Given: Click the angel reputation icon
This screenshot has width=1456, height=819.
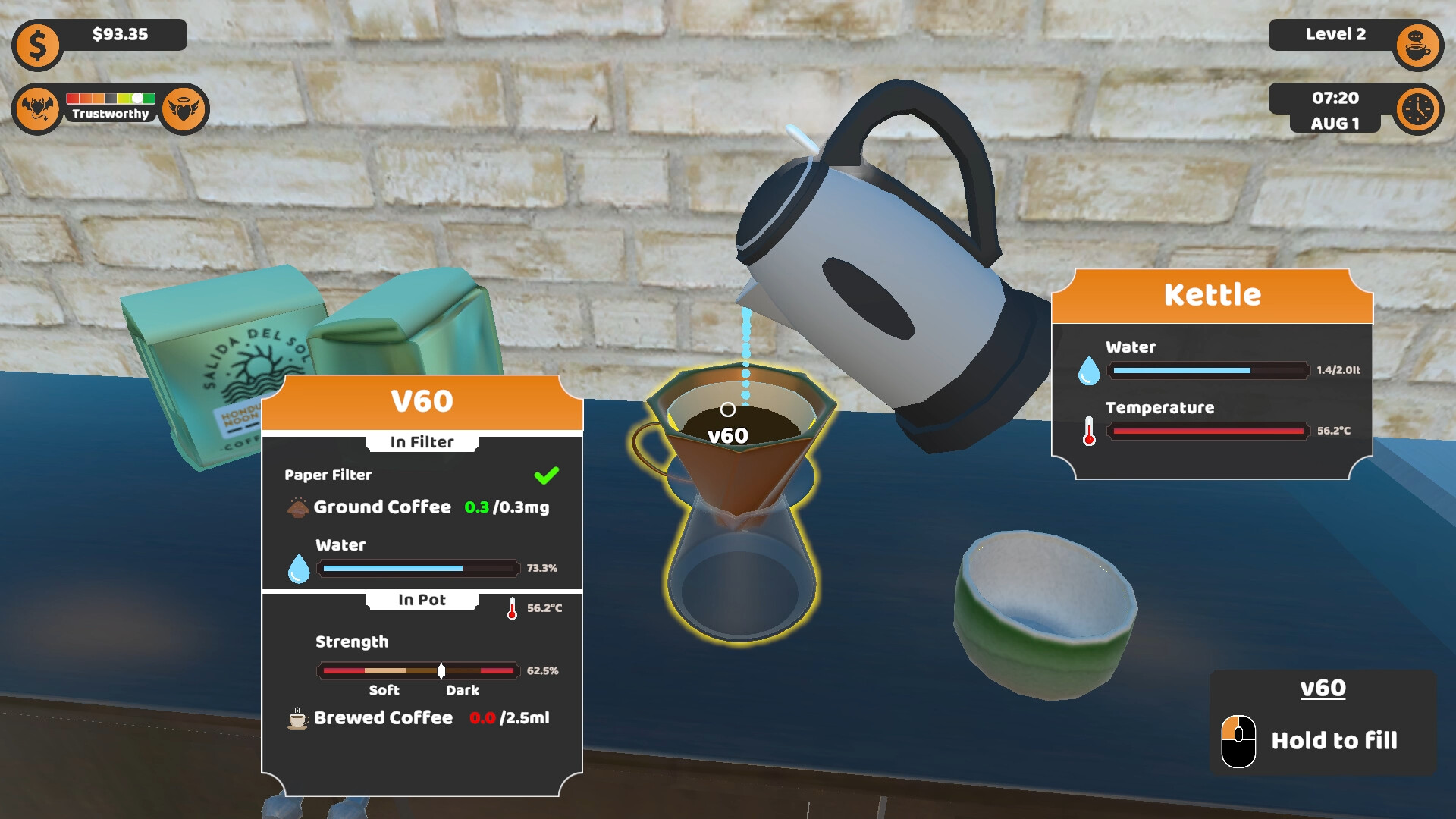Looking at the screenshot, I should tap(187, 108).
